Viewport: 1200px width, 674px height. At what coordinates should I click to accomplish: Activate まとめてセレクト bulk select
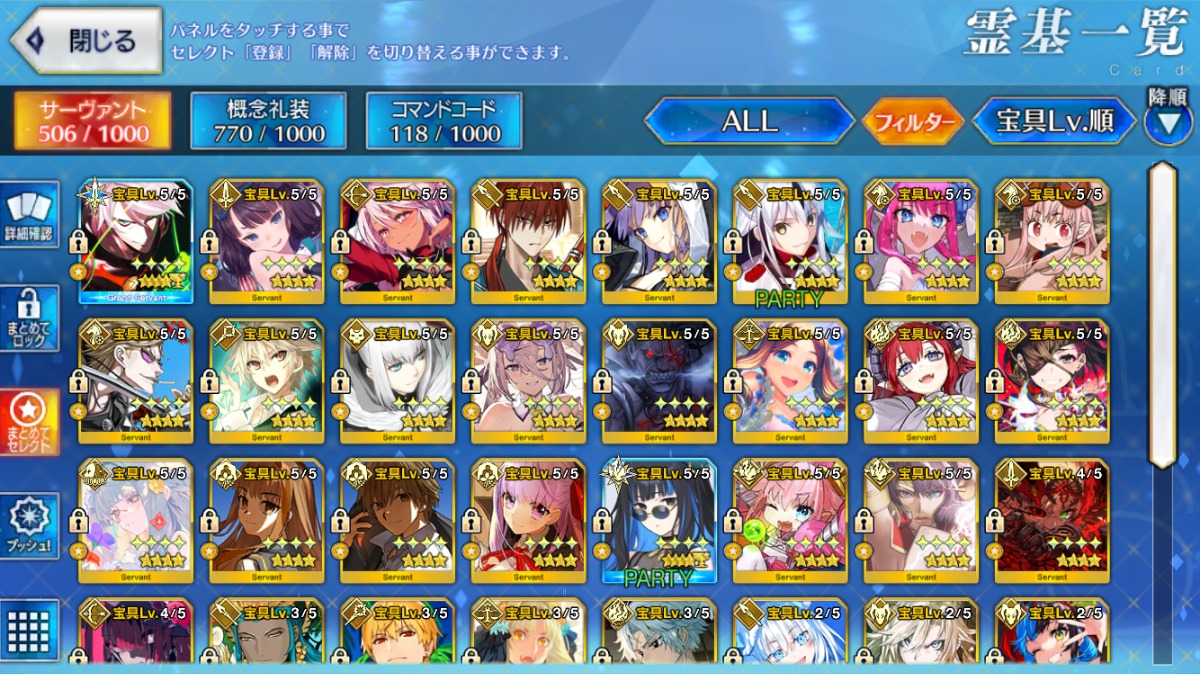[x=28, y=421]
